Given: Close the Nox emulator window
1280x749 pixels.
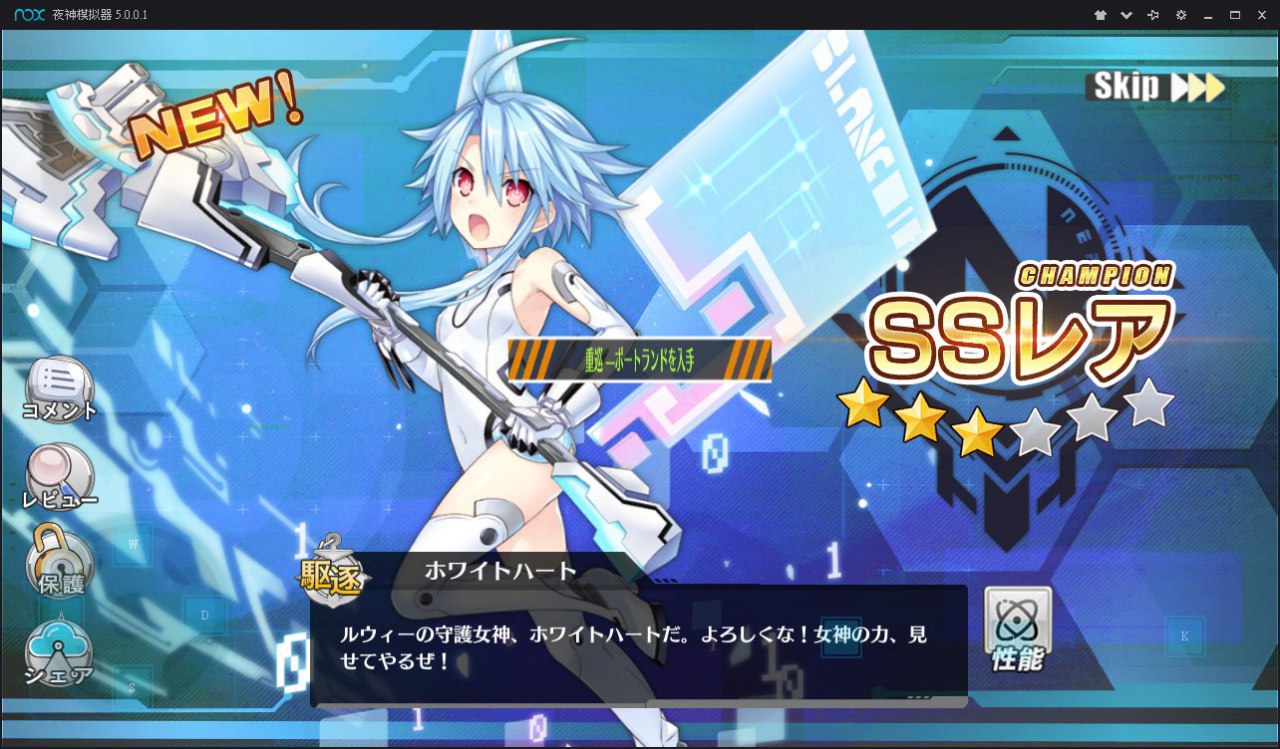Looking at the screenshot, I should click(x=1262, y=15).
